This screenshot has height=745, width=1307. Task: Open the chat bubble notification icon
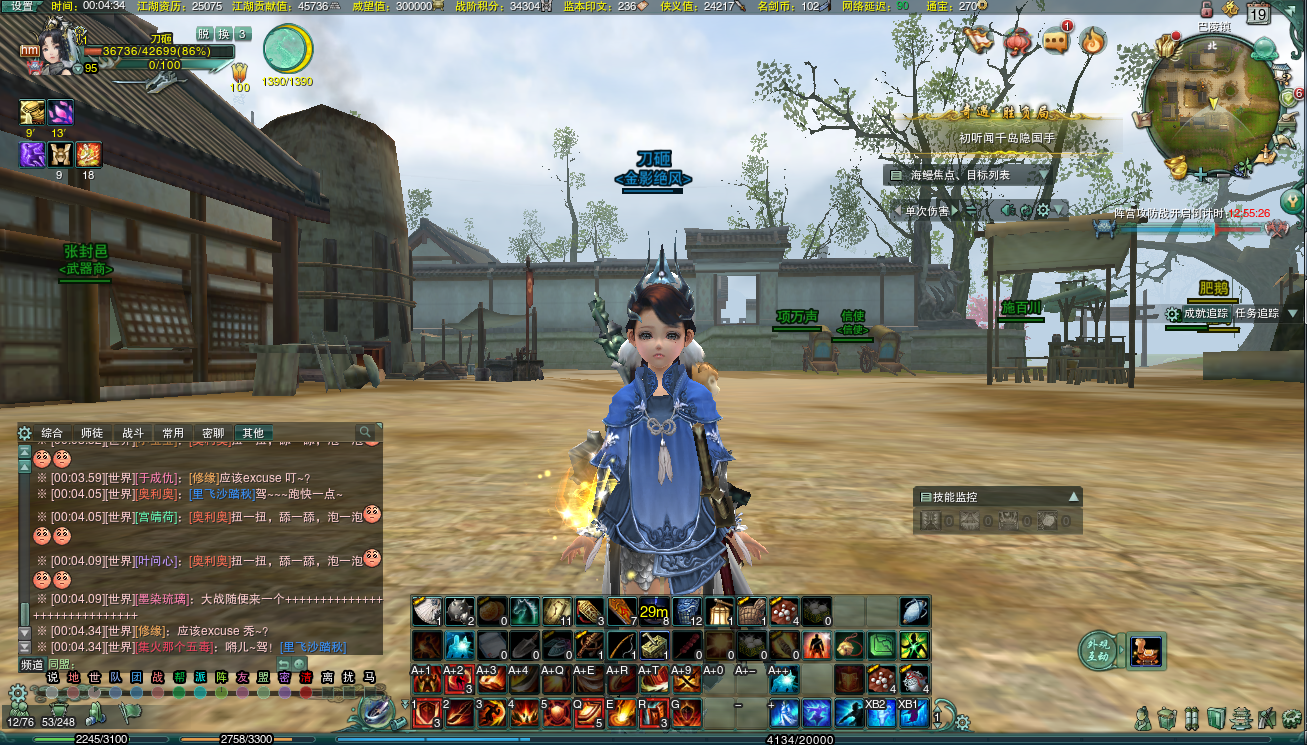(1057, 41)
